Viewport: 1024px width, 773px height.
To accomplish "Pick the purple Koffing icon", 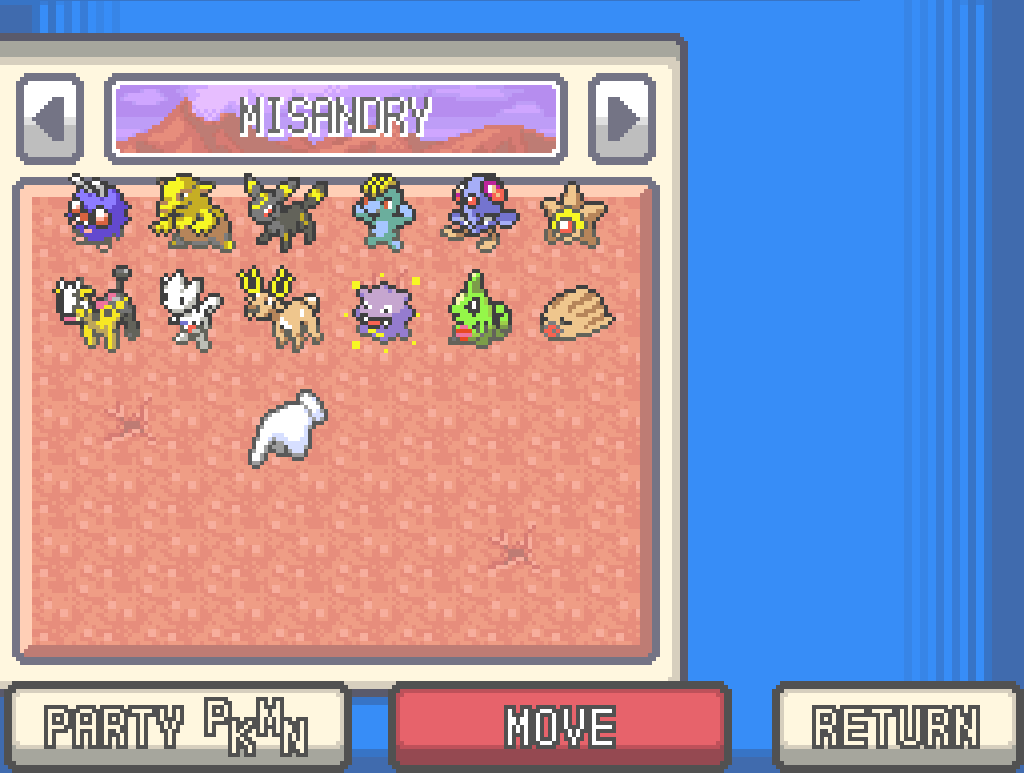I will tap(380, 311).
